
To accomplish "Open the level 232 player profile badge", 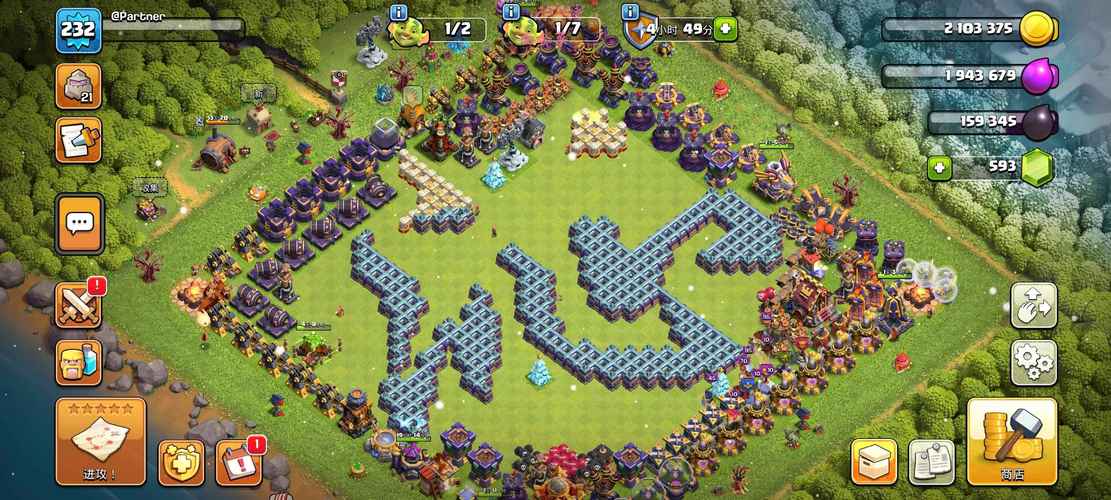I will (78, 28).
